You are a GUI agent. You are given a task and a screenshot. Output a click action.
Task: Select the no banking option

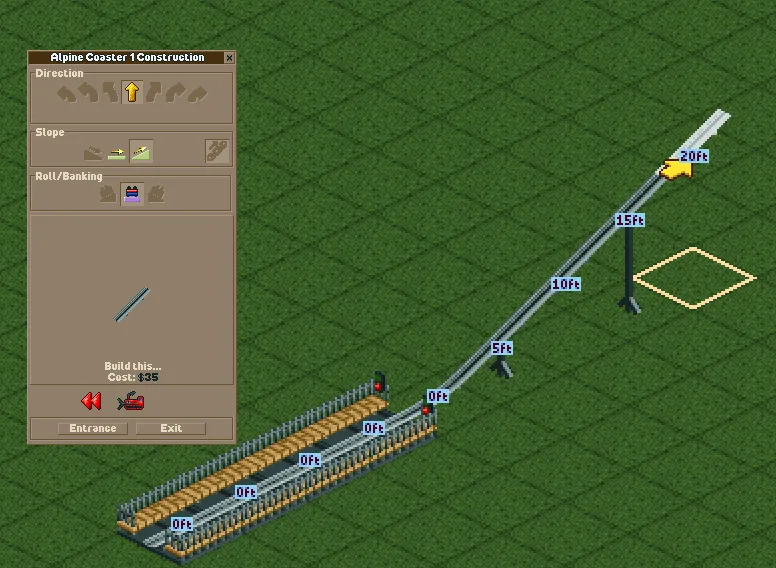pos(131,194)
